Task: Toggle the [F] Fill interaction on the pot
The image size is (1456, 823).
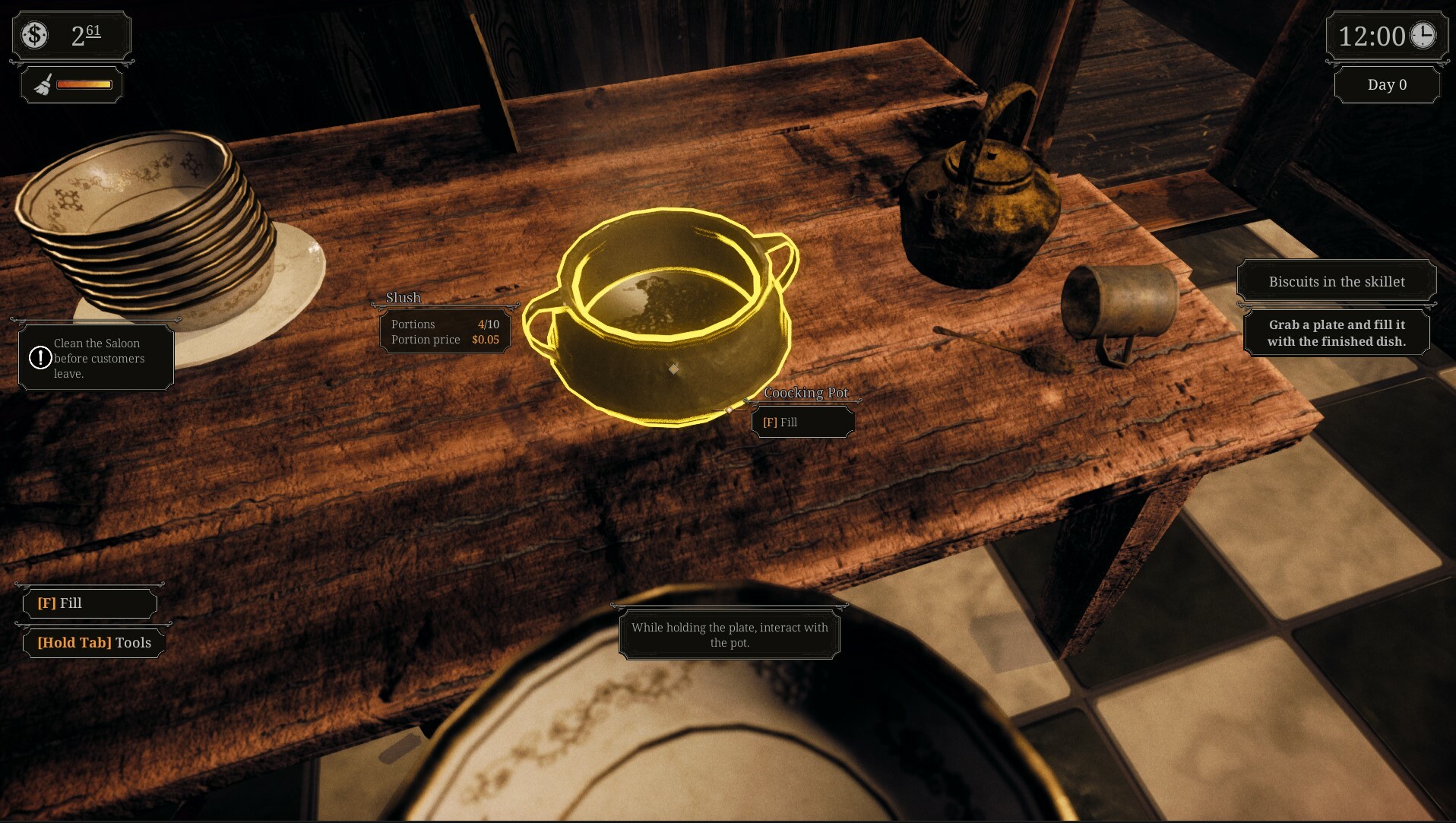Action: [x=802, y=422]
